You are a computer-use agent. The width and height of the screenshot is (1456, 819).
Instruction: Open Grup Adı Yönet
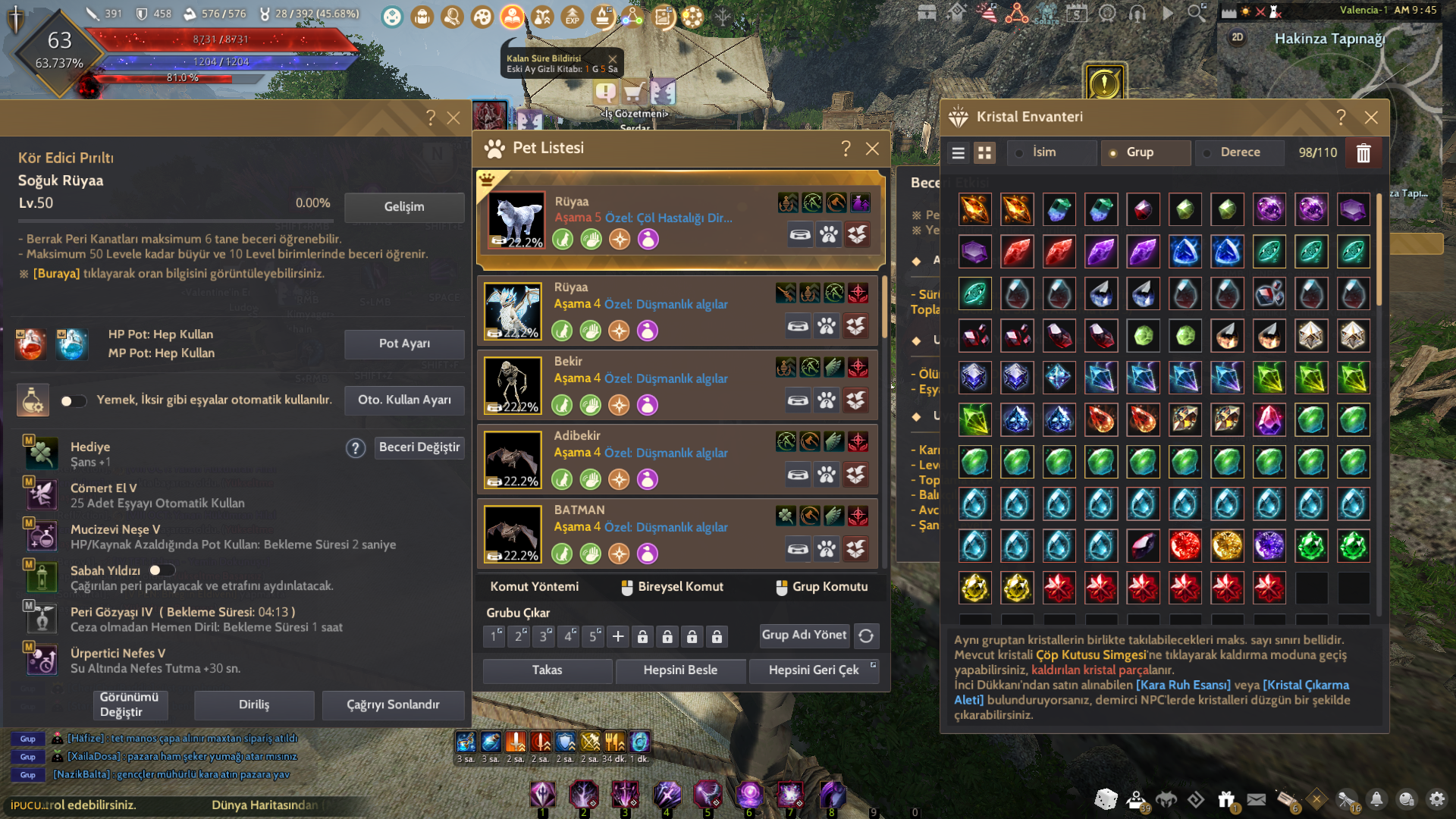click(804, 635)
